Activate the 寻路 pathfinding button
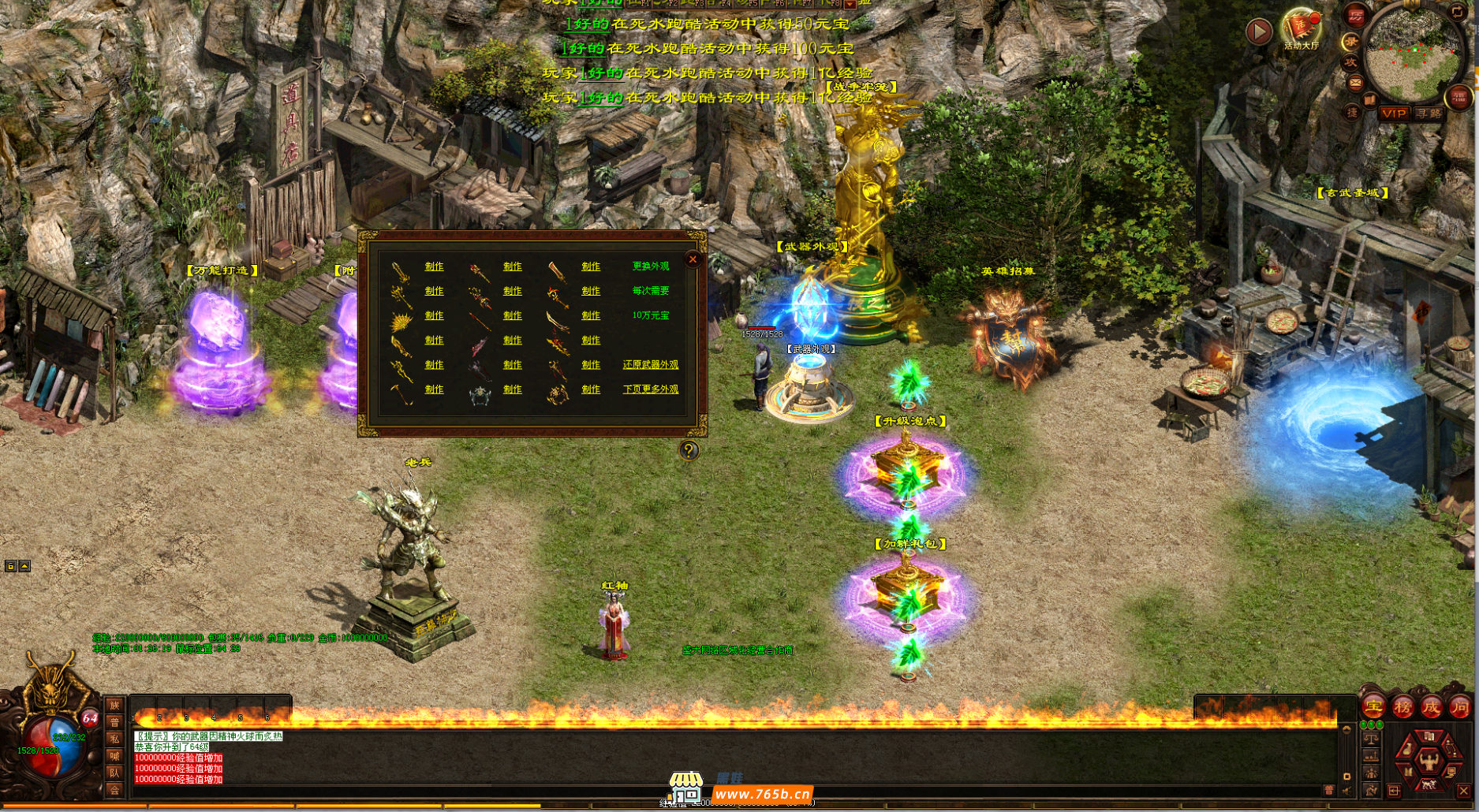The height and width of the screenshot is (812, 1479). pyautogui.click(x=1429, y=114)
